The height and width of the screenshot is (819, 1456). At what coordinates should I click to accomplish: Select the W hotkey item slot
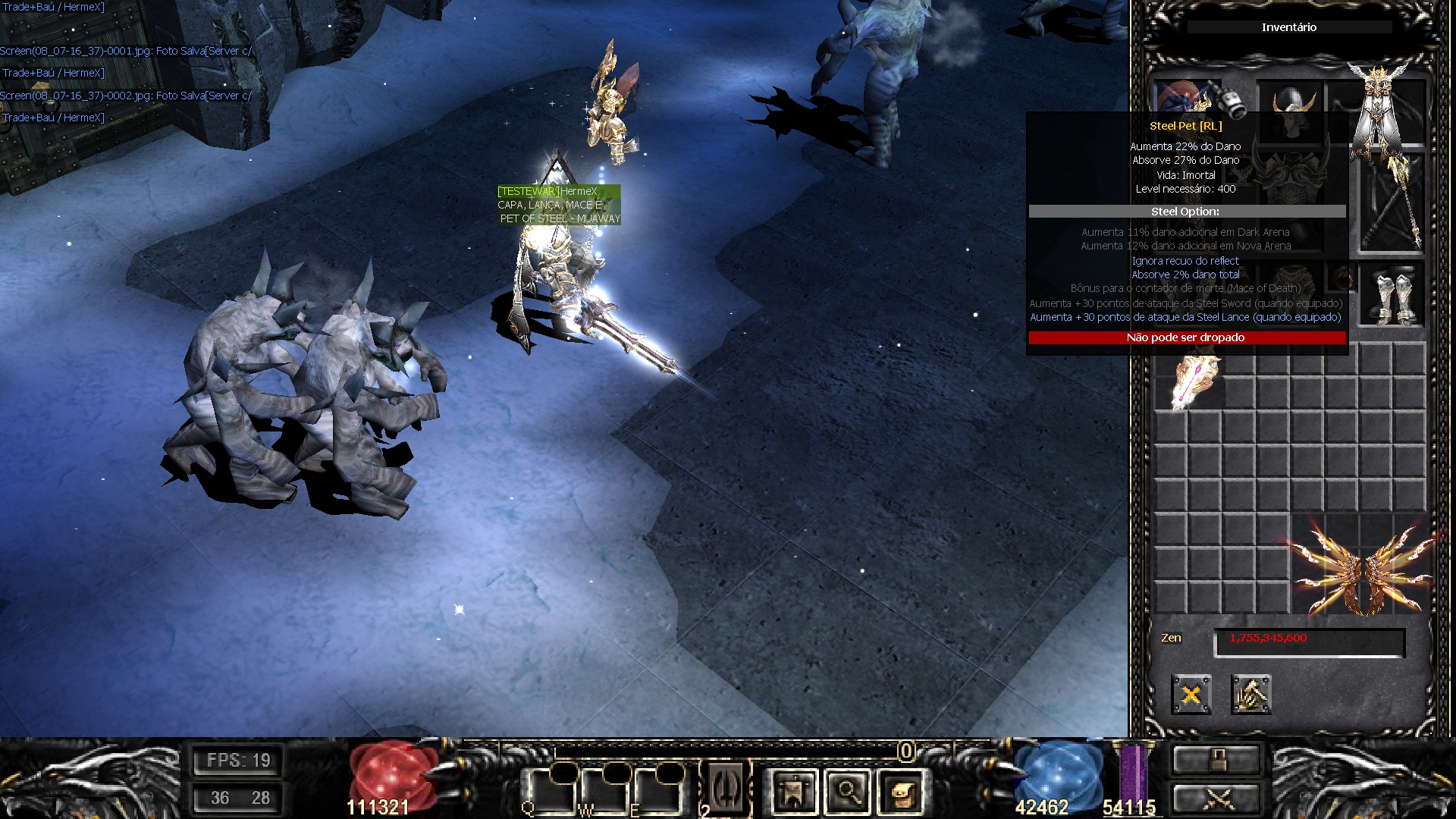click(604, 792)
